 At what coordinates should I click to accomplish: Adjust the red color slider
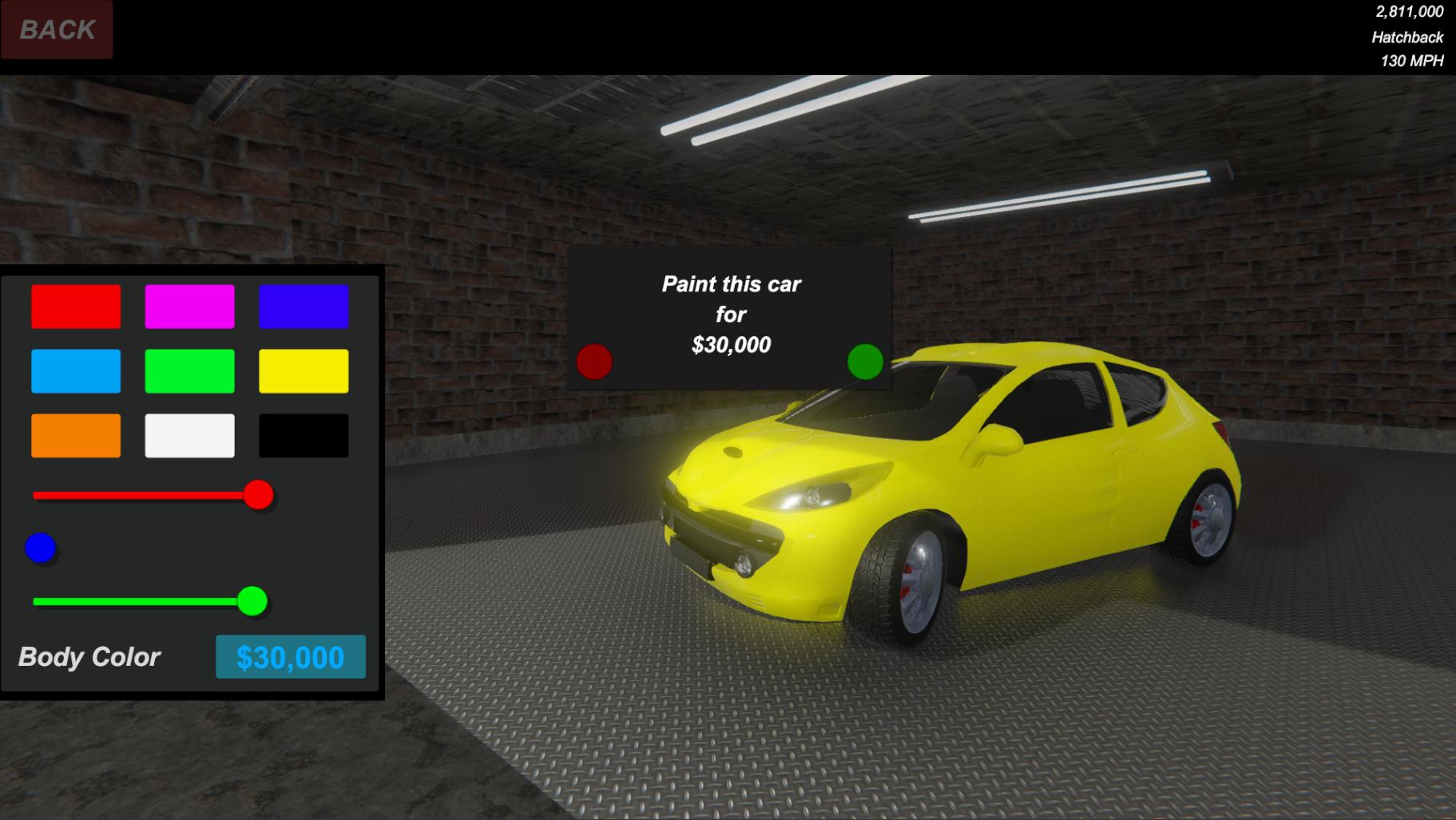[257, 496]
